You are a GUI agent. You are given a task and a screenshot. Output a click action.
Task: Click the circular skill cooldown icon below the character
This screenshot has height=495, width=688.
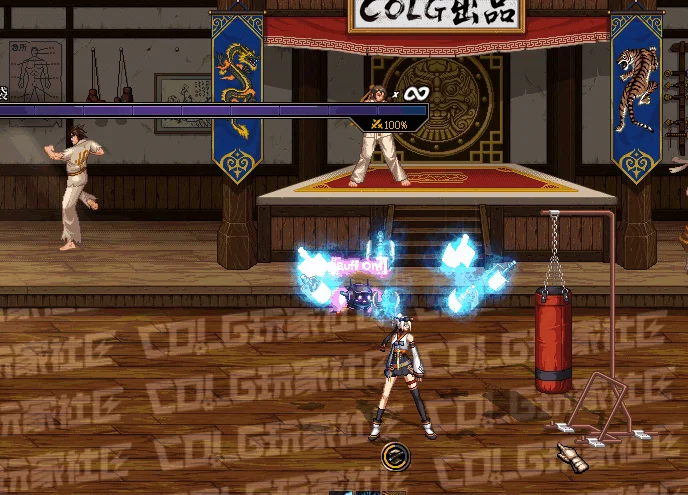(396, 457)
